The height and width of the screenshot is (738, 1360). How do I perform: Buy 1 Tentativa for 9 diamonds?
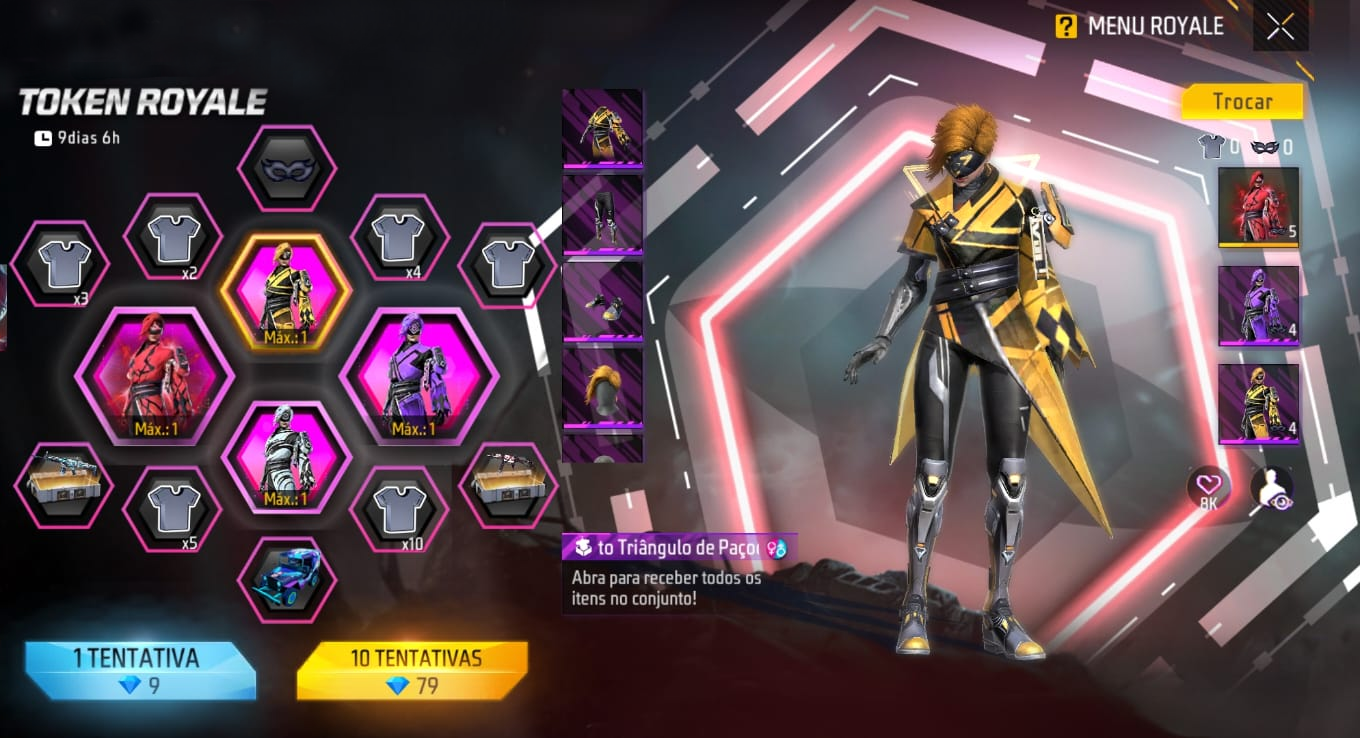click(140, 670)
